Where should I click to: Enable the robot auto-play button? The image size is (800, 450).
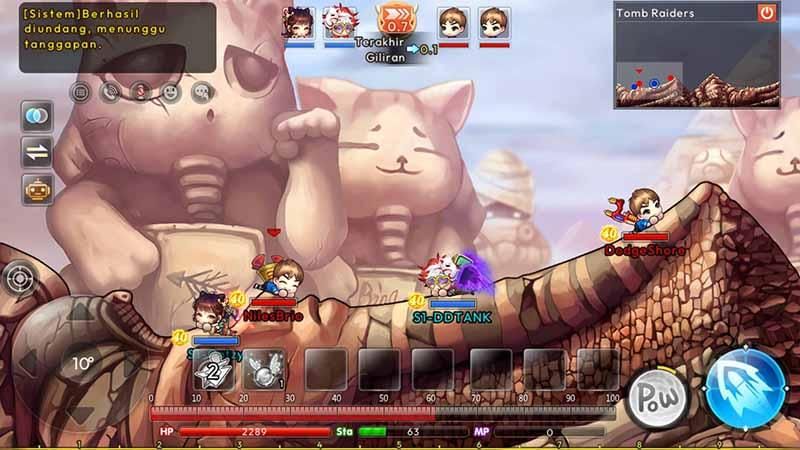tap(37, 189)
